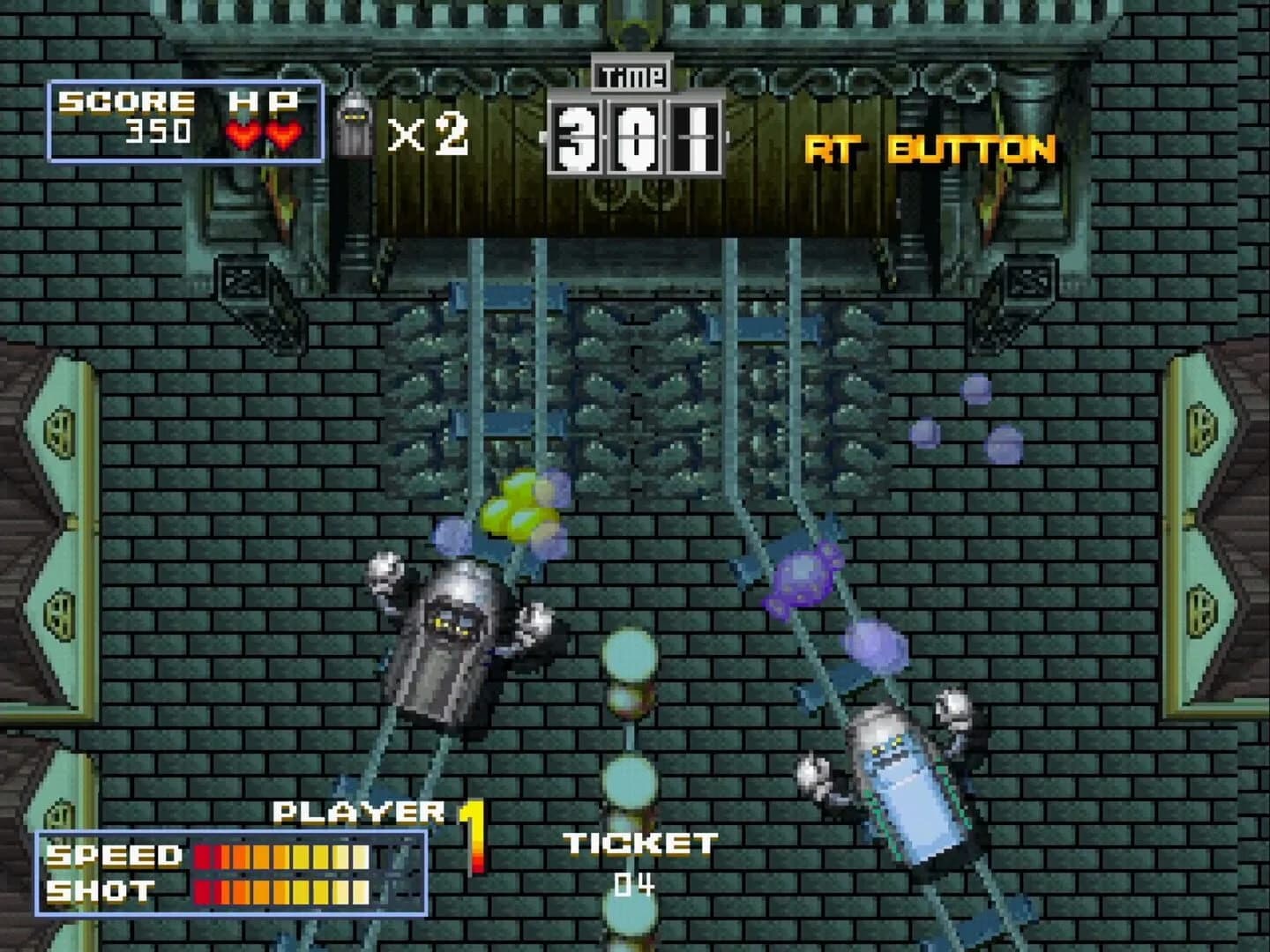The width and height of the screenshot is (1270, 952).
Task: Click the blue robot cart on the right track
Action: click(900, 785)
